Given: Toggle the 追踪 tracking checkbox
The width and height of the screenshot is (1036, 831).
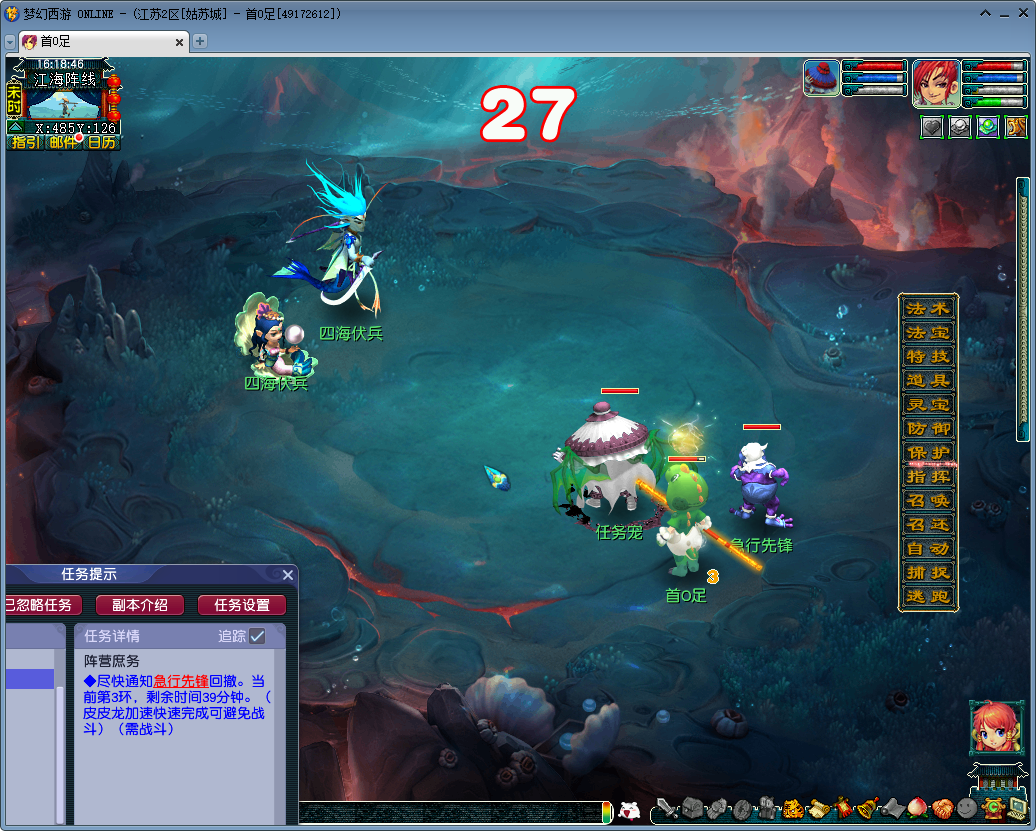Looking at the screenshot, I should tap(258, 636).
